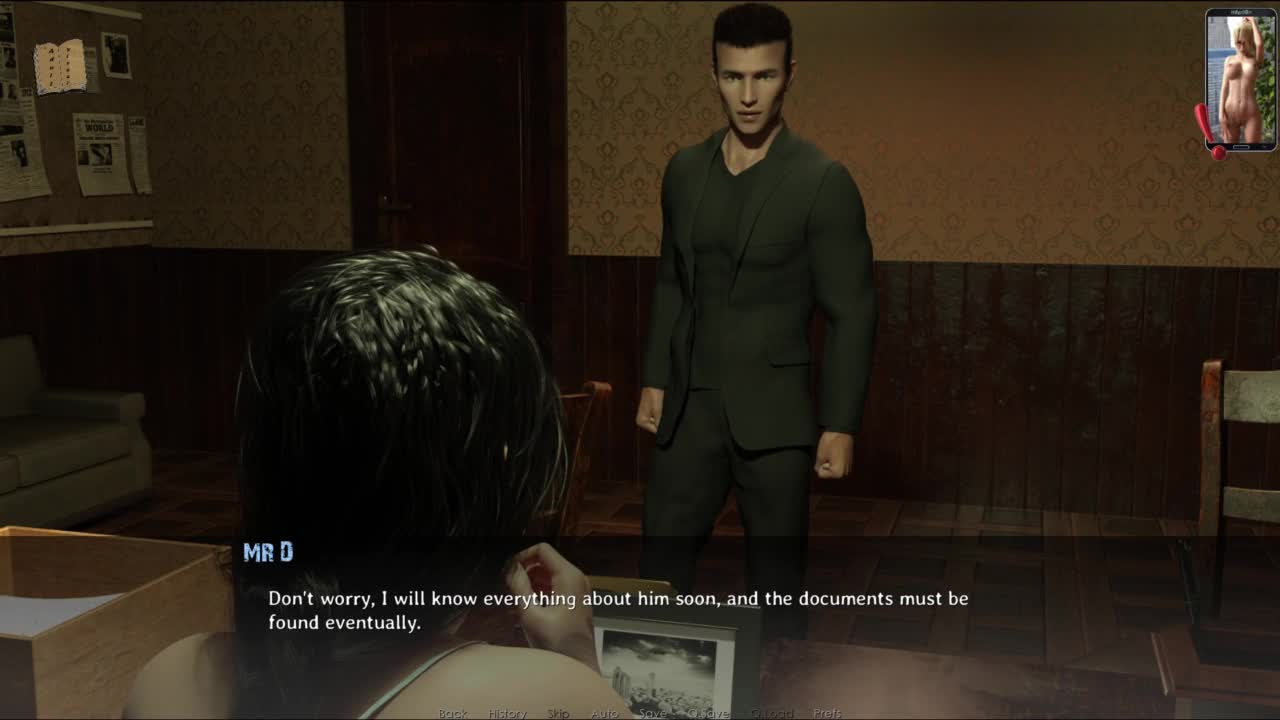Image resolution: width=1280 pixels, height=720 pixels.
Task: Activate Skip in the quick menu
Action: pos(558,713)
